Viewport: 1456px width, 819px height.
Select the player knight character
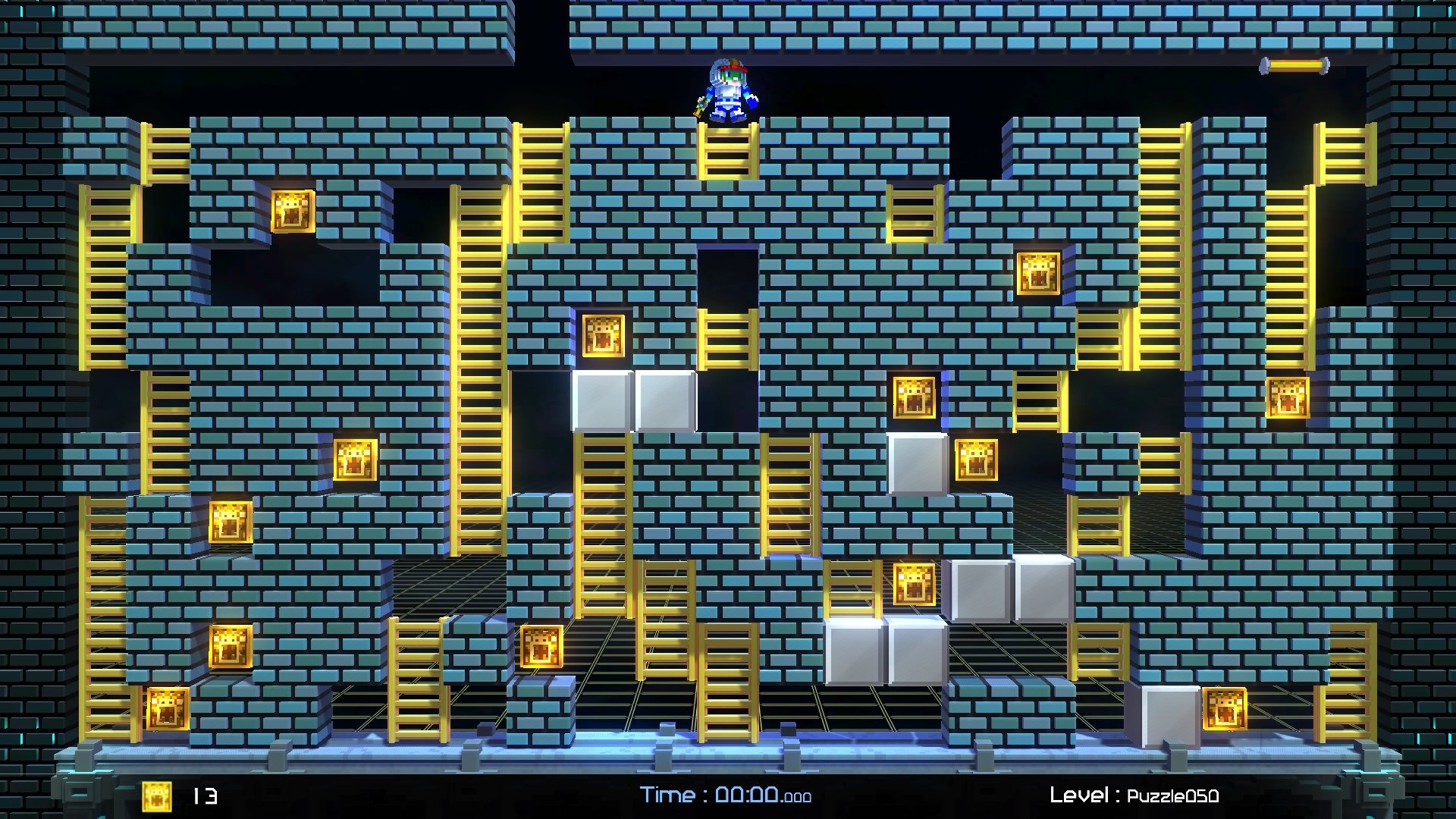click(728, 91)
